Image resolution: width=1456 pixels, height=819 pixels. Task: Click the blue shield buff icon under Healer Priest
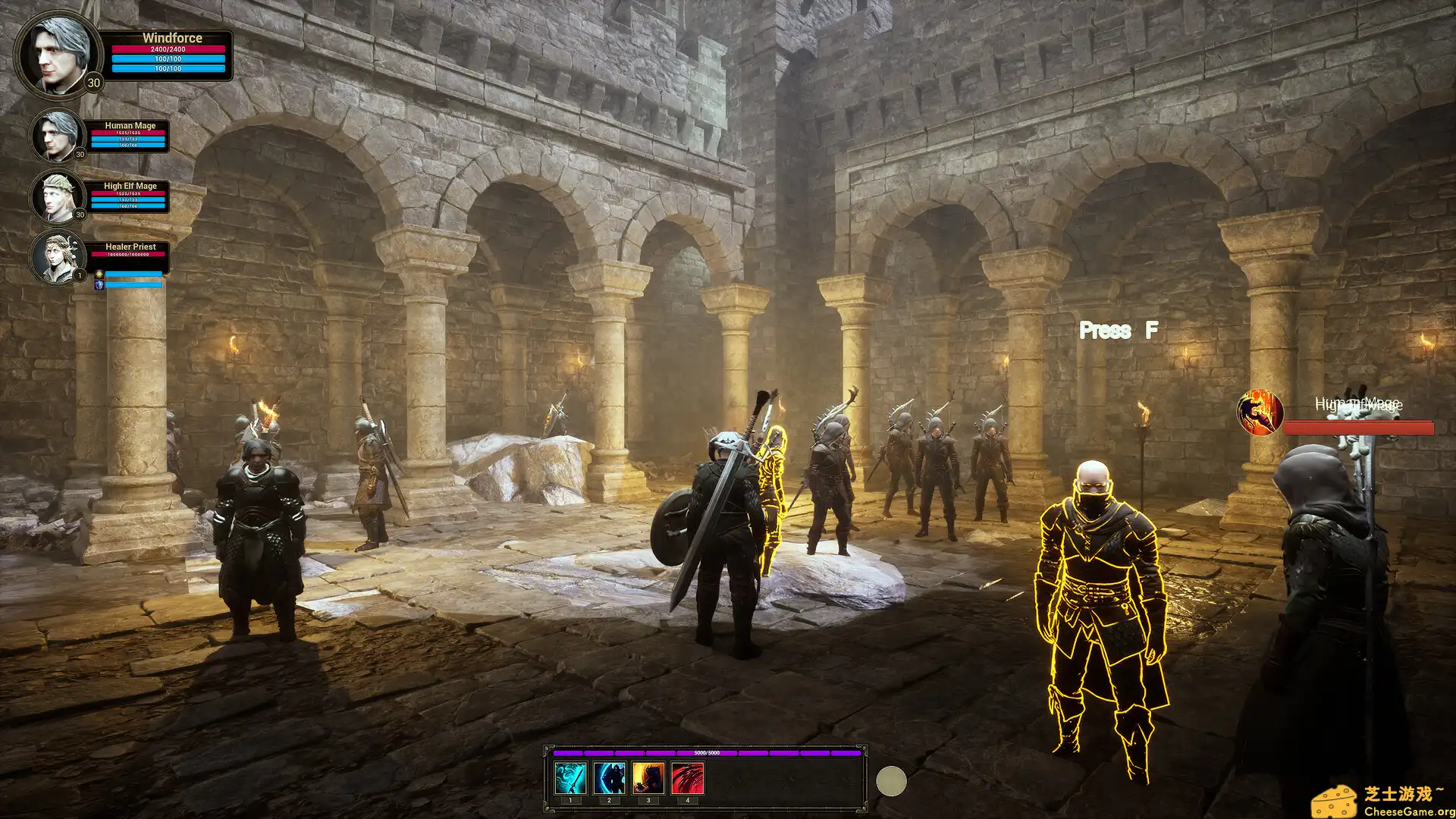tap(99, 286)
